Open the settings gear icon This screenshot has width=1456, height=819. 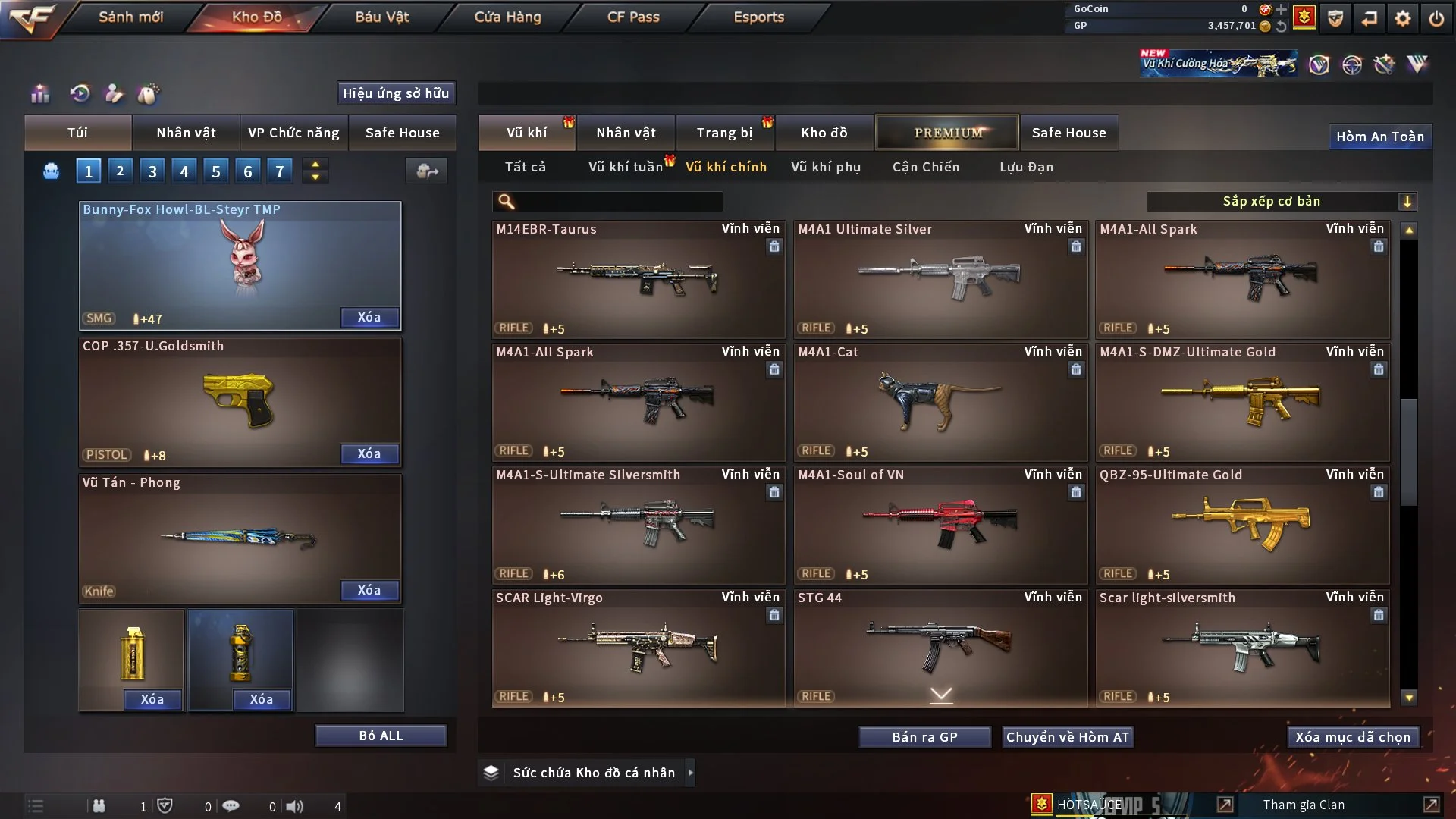[1403, 18]
